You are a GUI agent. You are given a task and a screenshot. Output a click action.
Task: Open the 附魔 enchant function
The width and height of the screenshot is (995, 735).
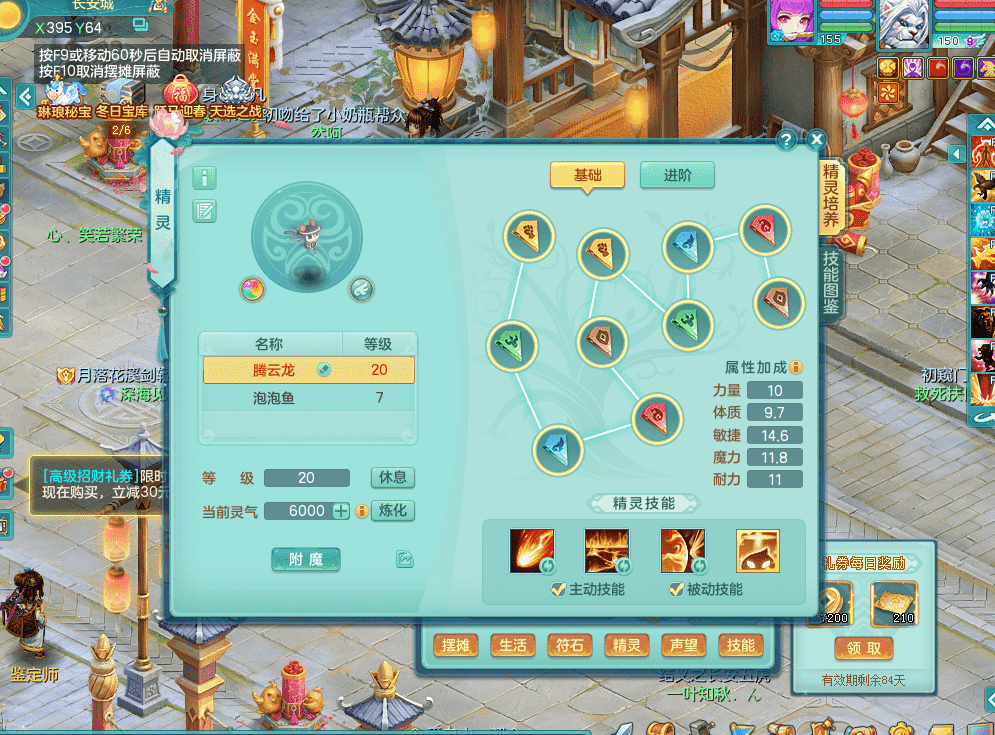click(306, 559)
